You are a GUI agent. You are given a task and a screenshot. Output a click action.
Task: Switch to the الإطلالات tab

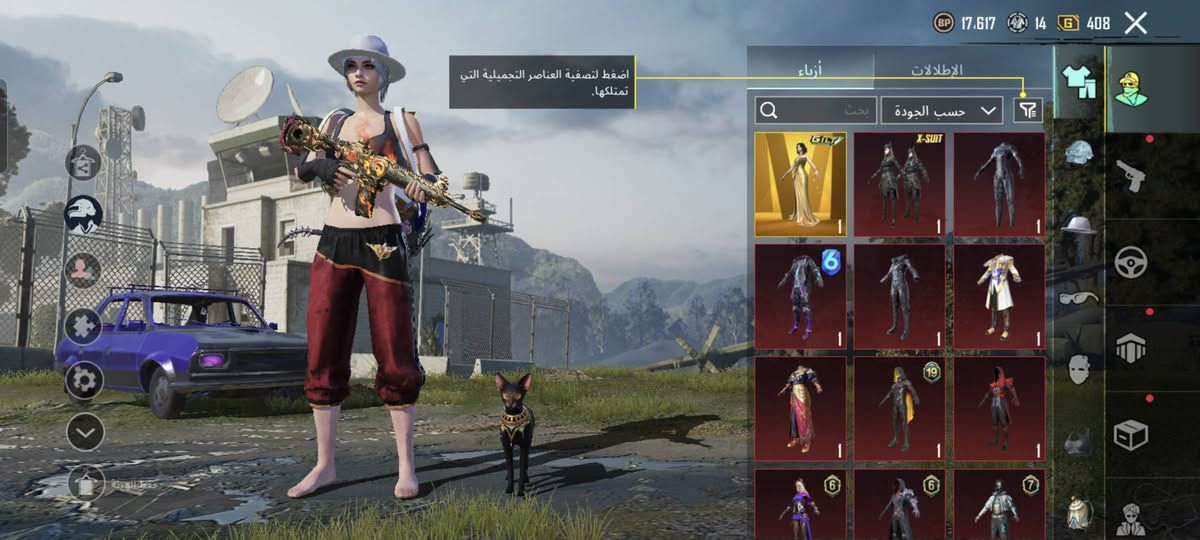(x=937, y=70)
